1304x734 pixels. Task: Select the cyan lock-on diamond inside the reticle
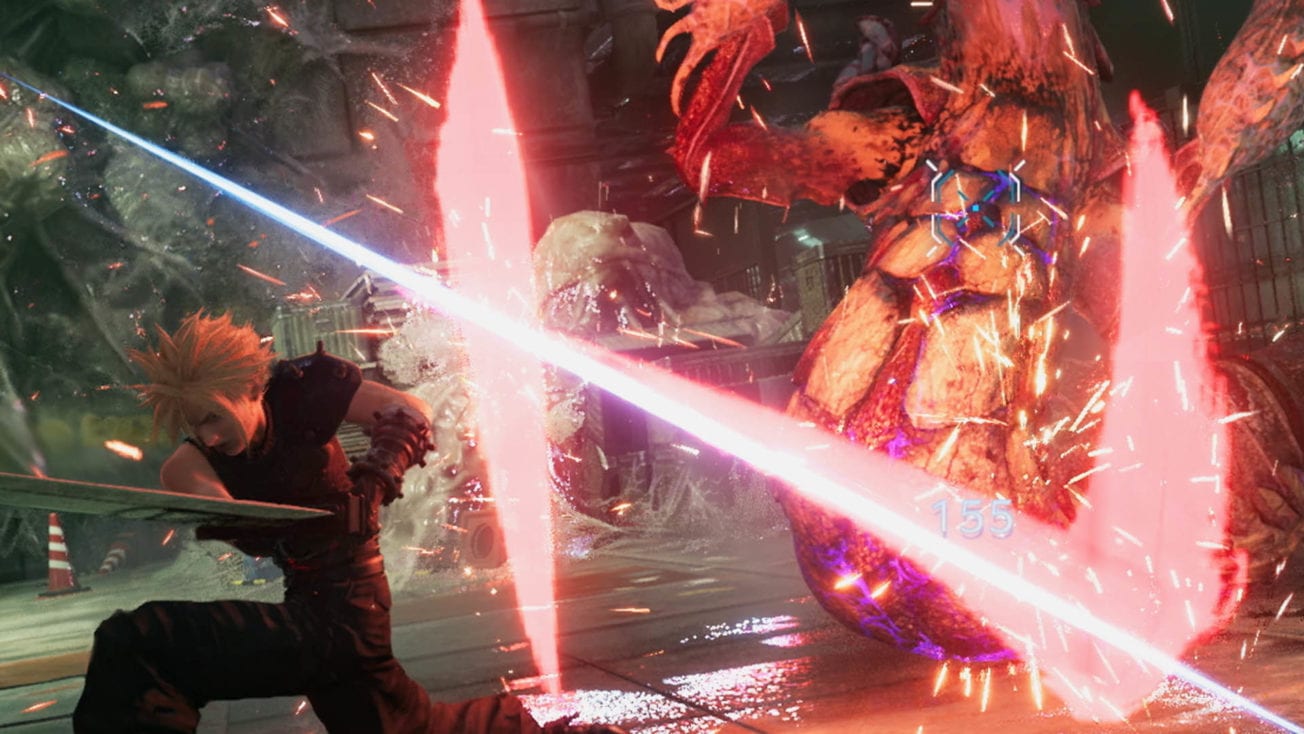tap(977, 207)
